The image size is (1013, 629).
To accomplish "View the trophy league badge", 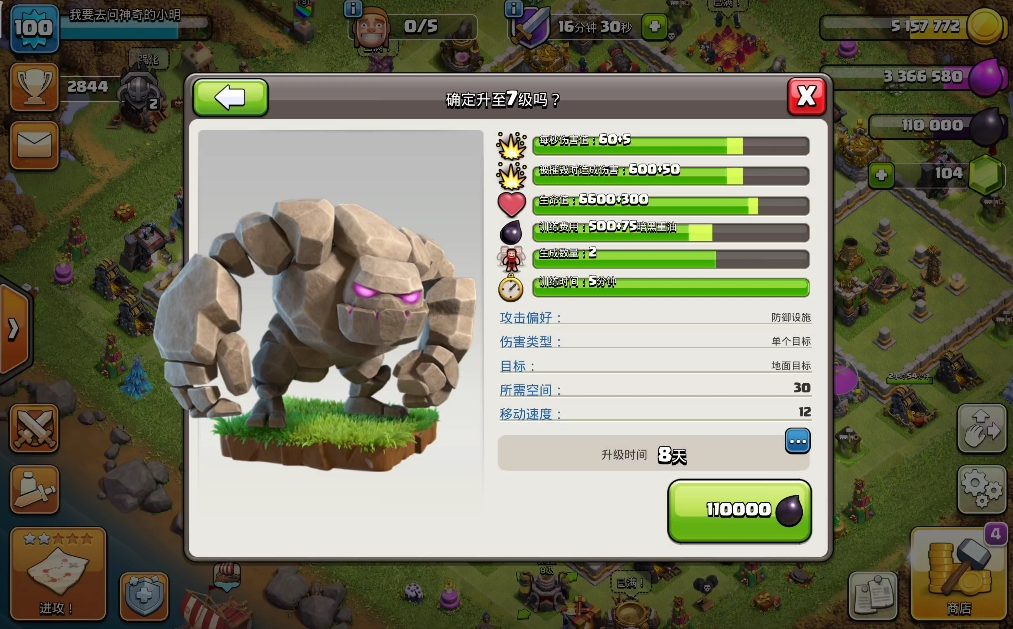I will tap(34, 88).
